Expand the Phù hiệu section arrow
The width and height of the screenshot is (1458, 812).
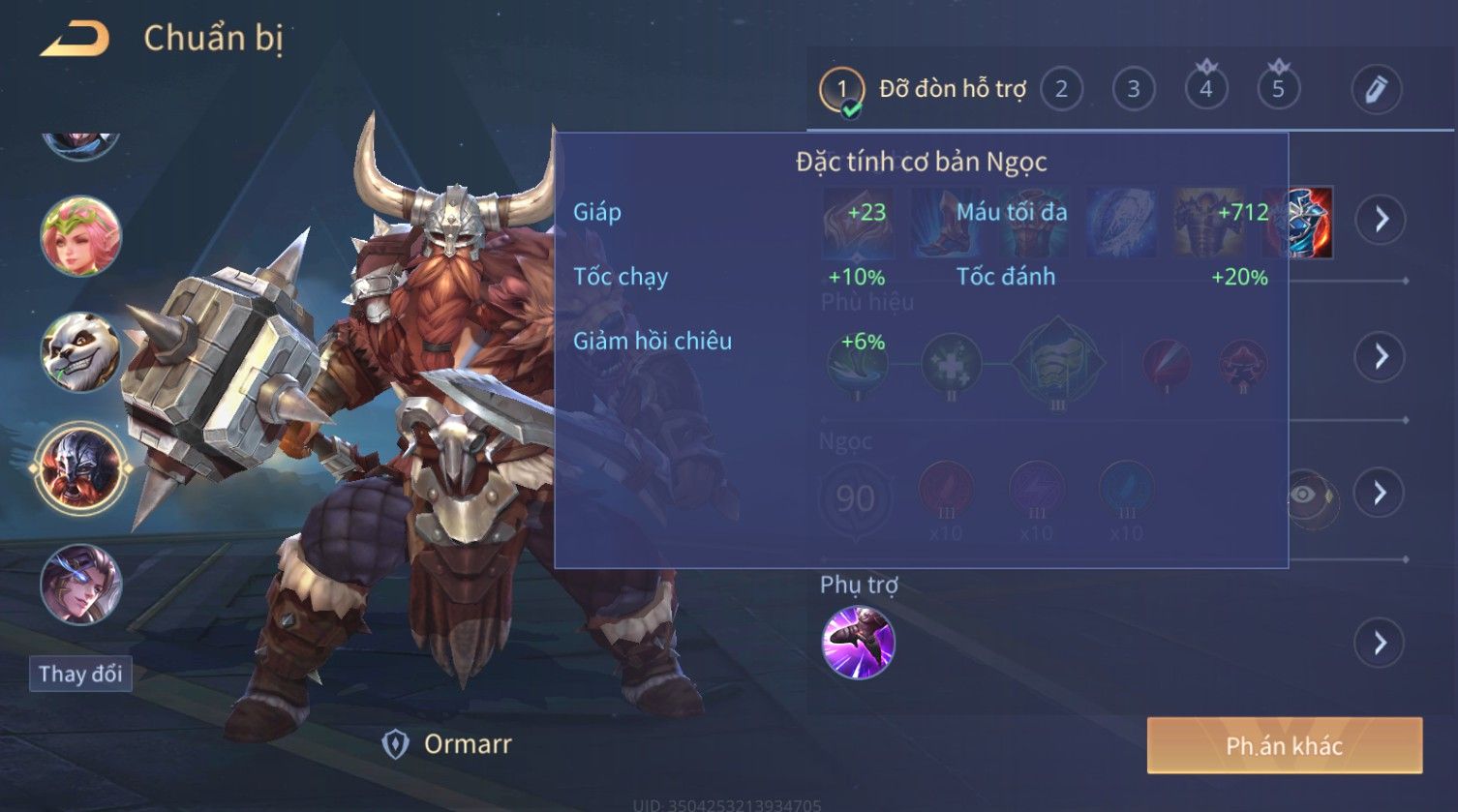1381,357
